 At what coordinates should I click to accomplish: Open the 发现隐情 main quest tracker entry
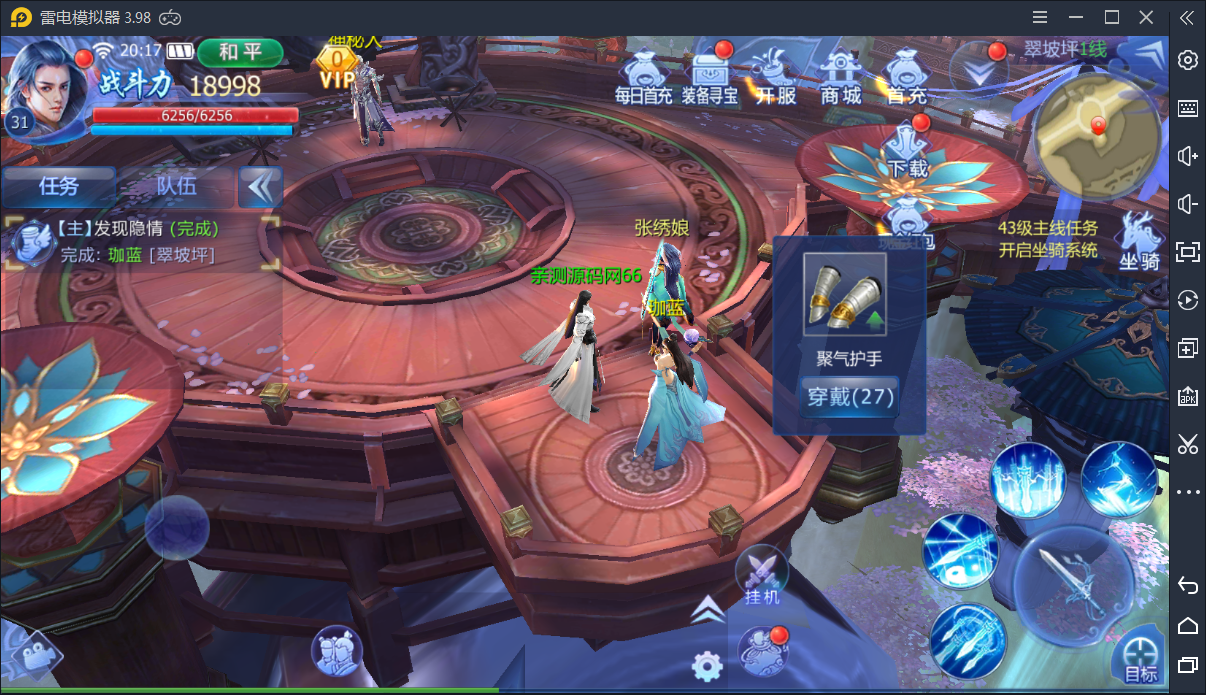click(140, 241)
